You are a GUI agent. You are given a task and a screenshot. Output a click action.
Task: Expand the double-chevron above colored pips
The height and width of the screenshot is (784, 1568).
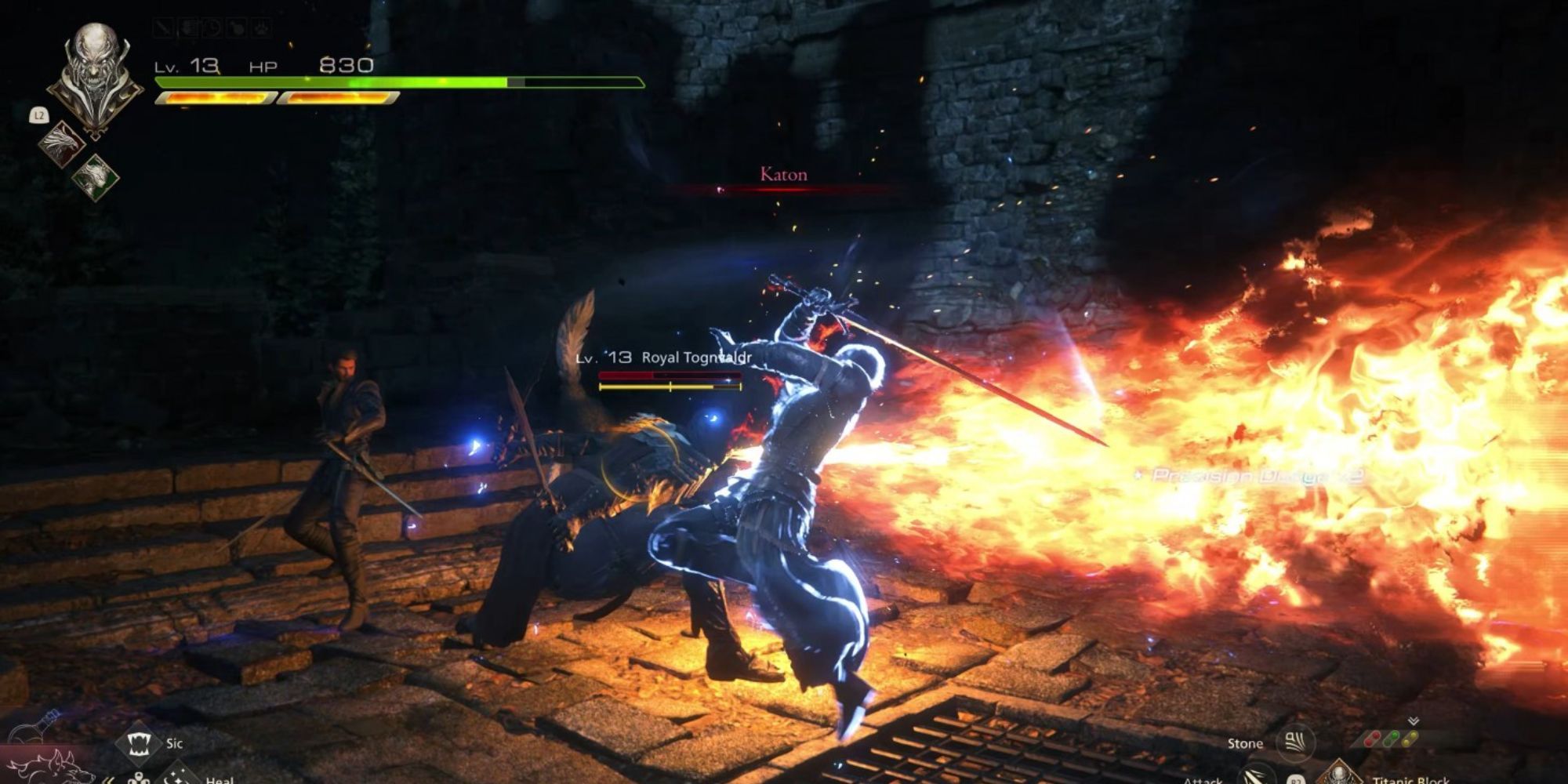pyautogui.click(x=1413, y=721)
